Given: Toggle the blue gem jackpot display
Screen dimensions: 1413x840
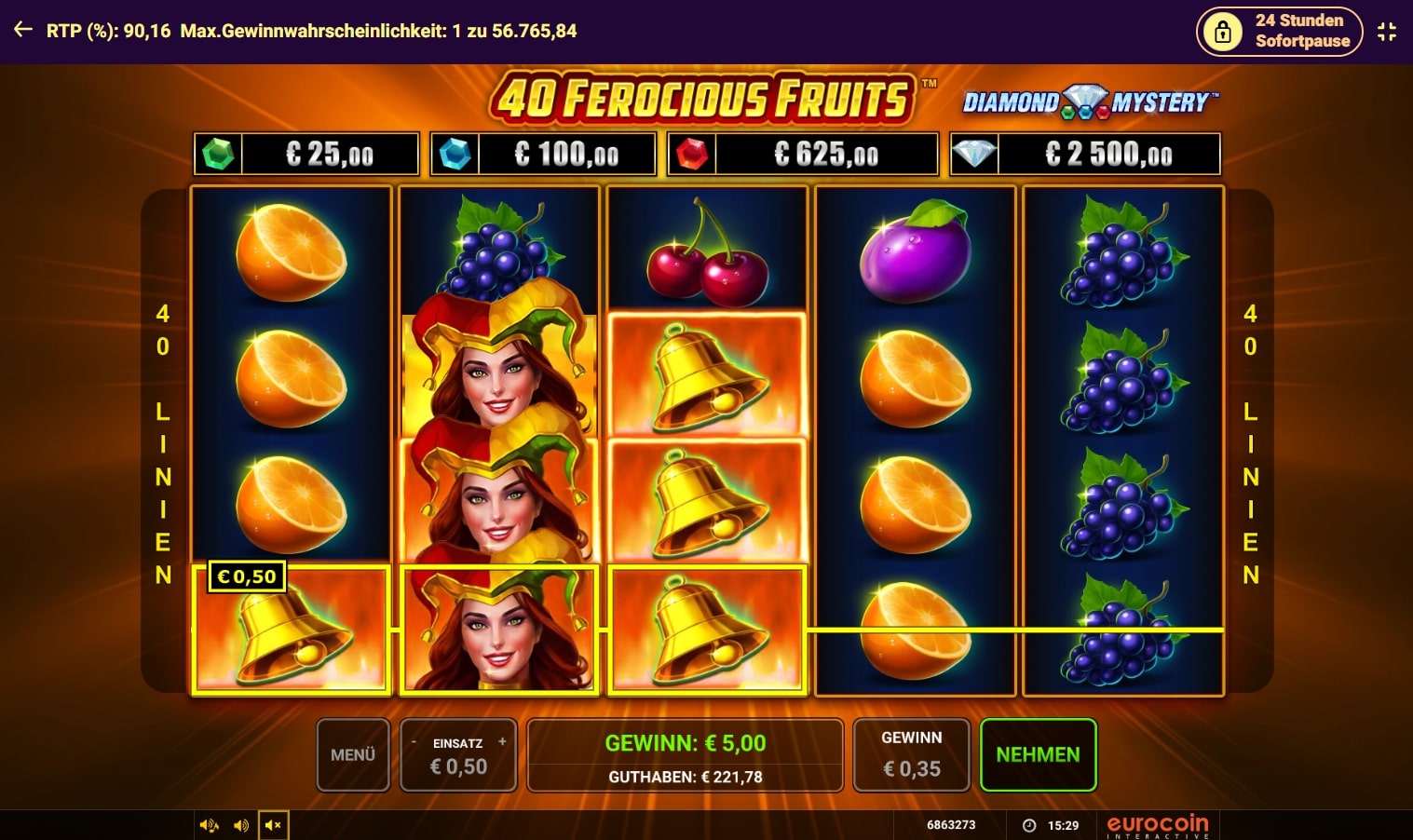Looking at the screenshot, I should click(x=455, y=153).
